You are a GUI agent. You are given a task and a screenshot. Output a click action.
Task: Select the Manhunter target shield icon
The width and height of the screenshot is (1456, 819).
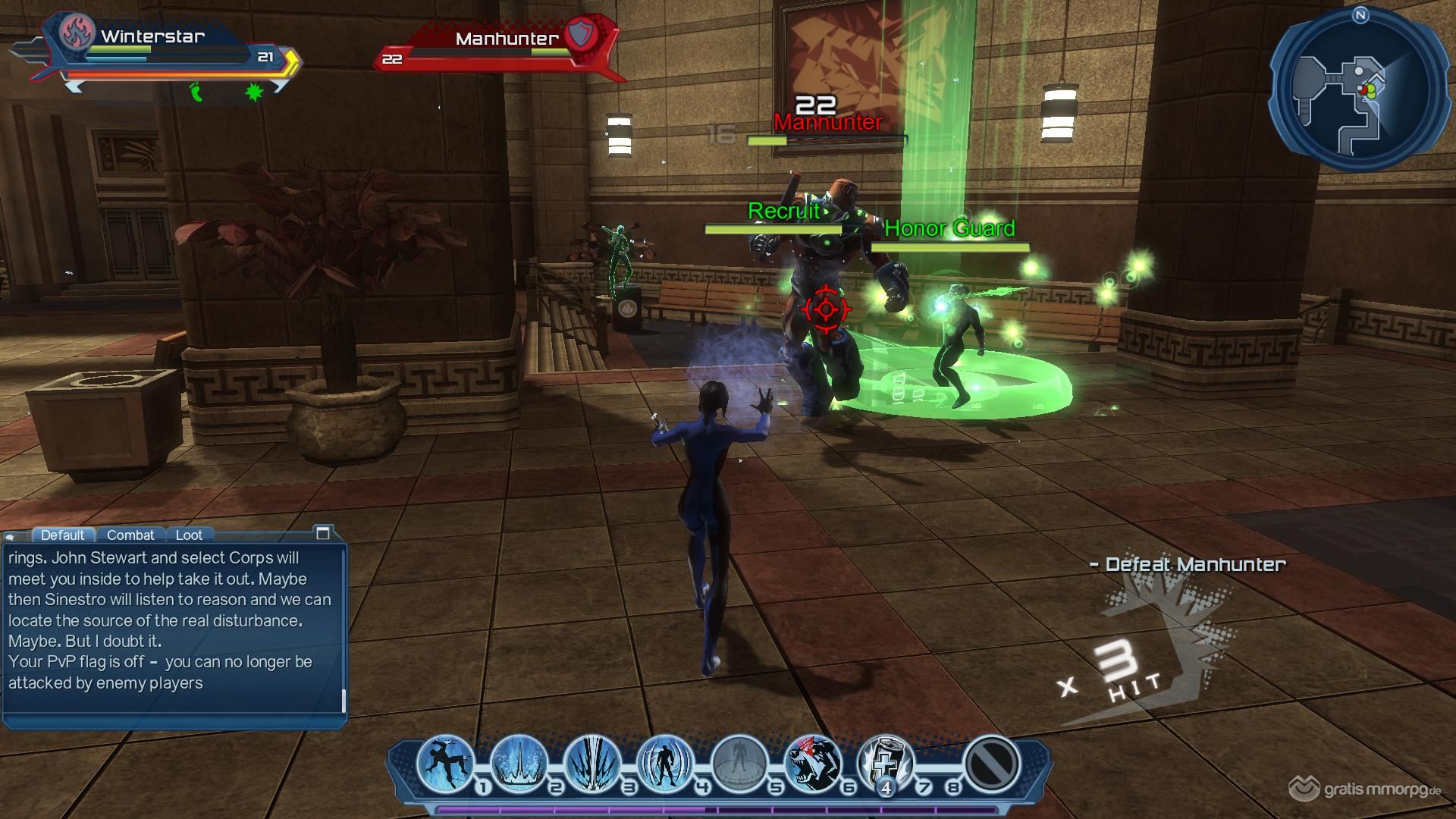coord(582,35)
